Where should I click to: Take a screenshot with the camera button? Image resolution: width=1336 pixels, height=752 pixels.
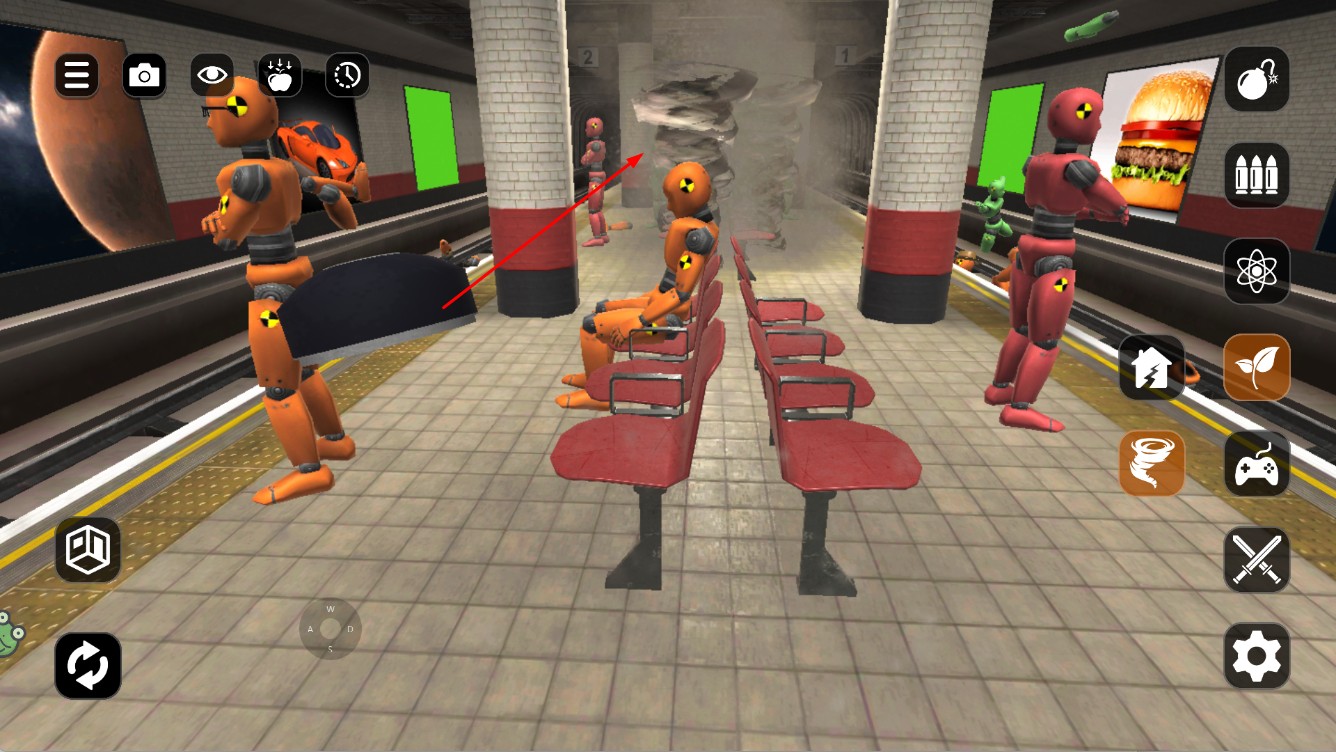click(145, 75)
